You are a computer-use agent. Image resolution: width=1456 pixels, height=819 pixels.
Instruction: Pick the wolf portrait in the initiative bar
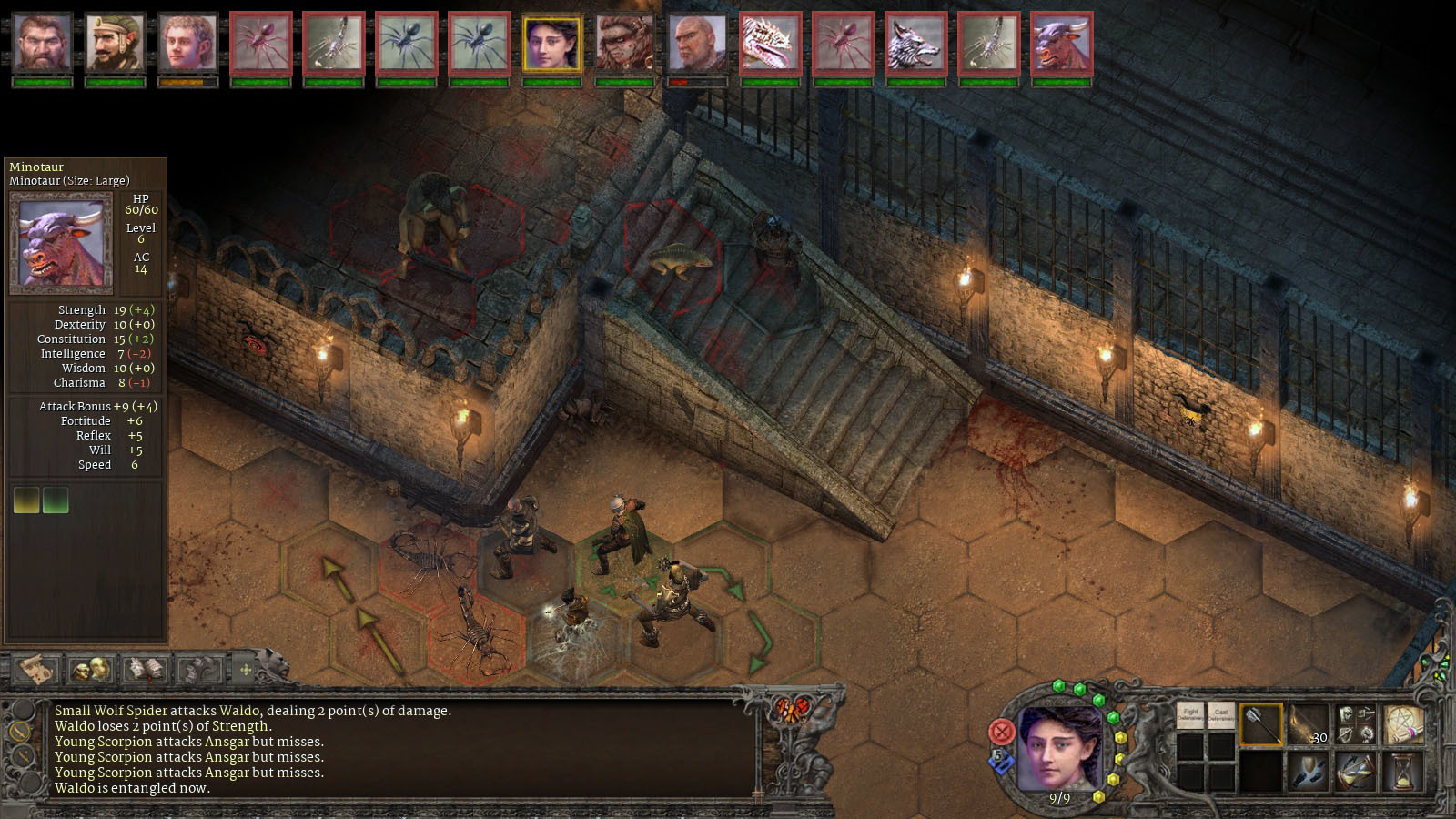[915, 43]
